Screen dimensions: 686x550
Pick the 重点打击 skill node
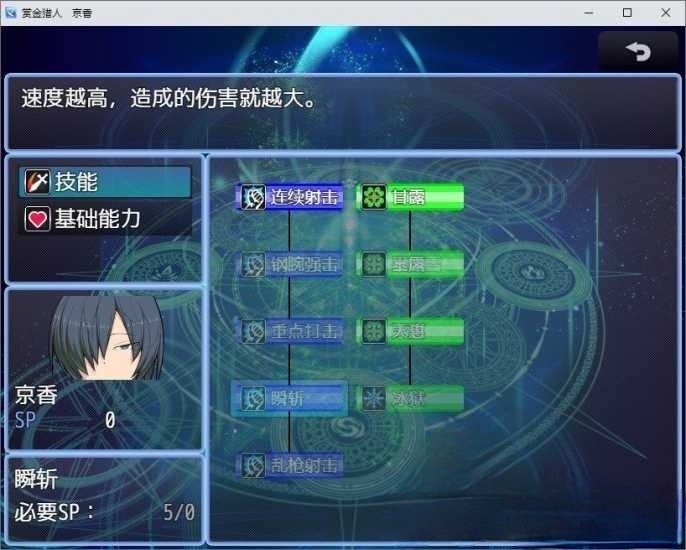pyautogui.click(x=291, y=331)
